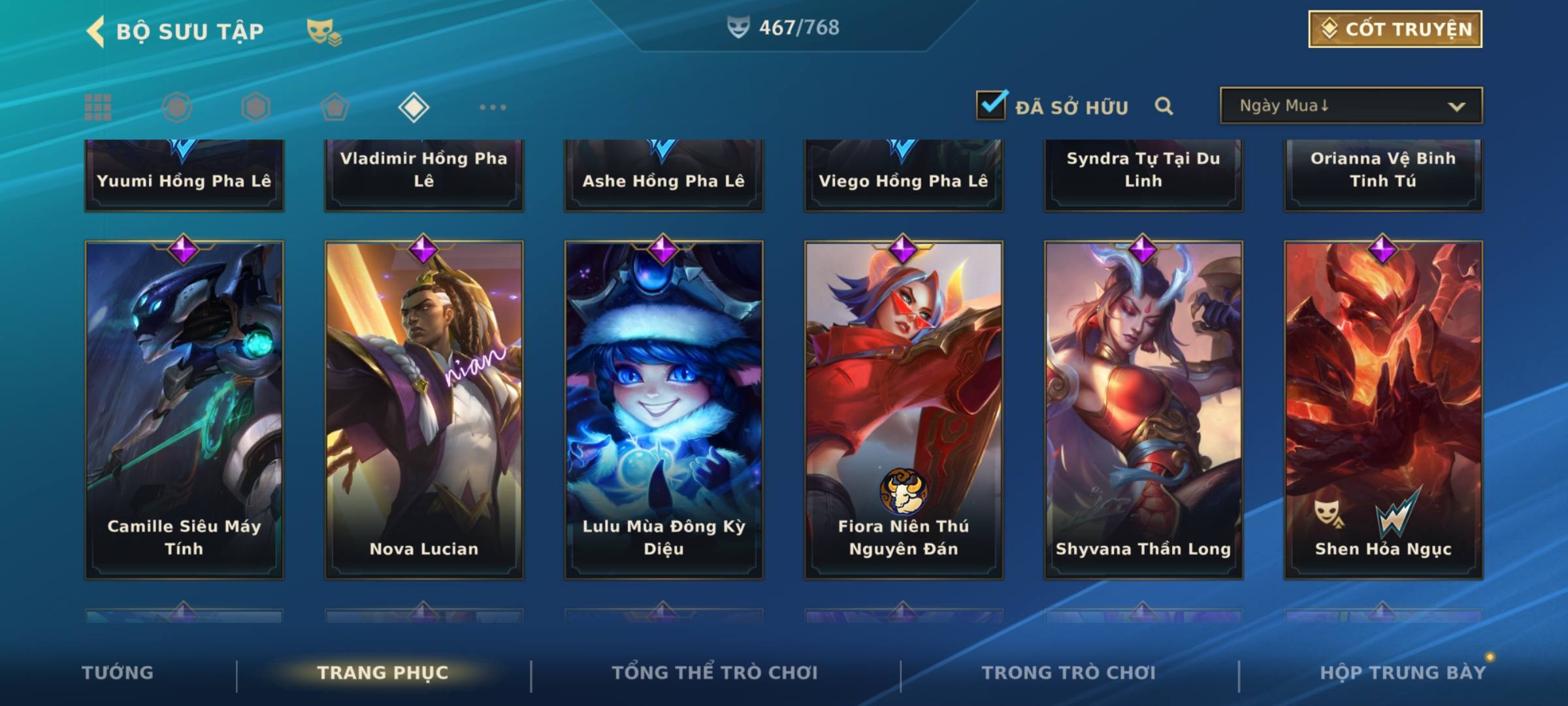Select the active diamond rarity filter
Image resolution: width=1568 pixels, height=706 pixels.
point(414,107)
